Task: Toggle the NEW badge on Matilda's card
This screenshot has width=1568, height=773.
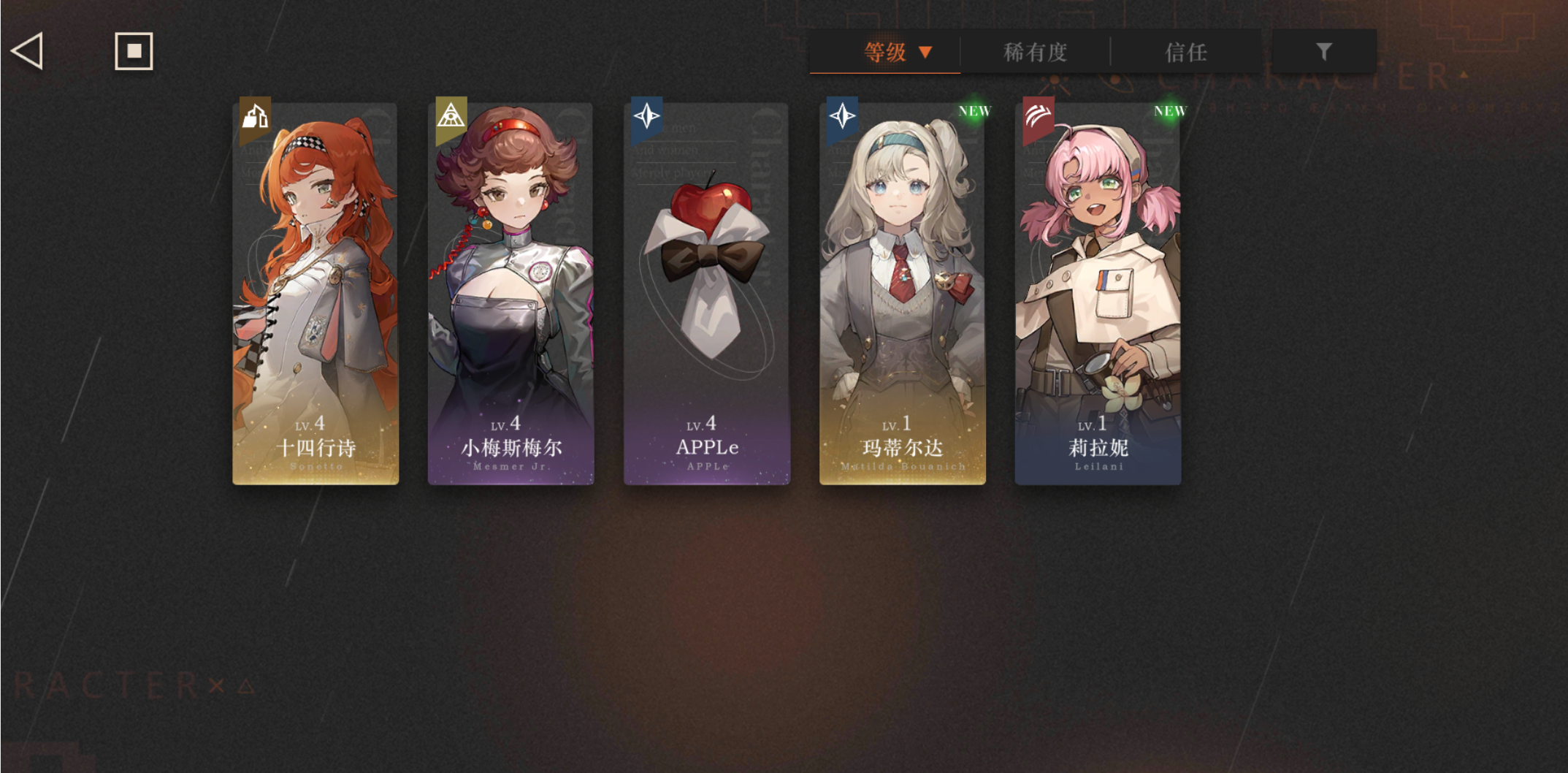Action: coord(975,111)
